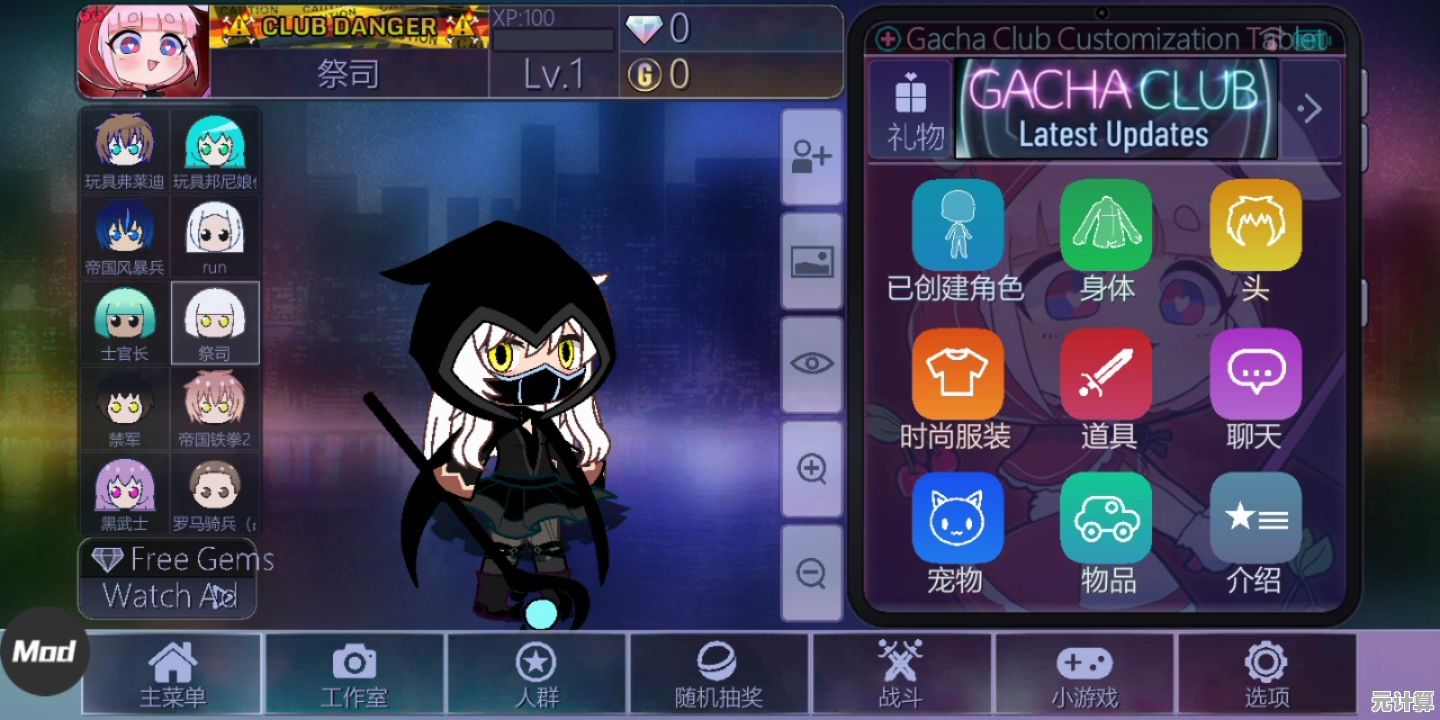Open 时尚服装 fashion clothing customization
This screenshot has width=1440, height=720.
pyautogui.click(x=957, y=373)
